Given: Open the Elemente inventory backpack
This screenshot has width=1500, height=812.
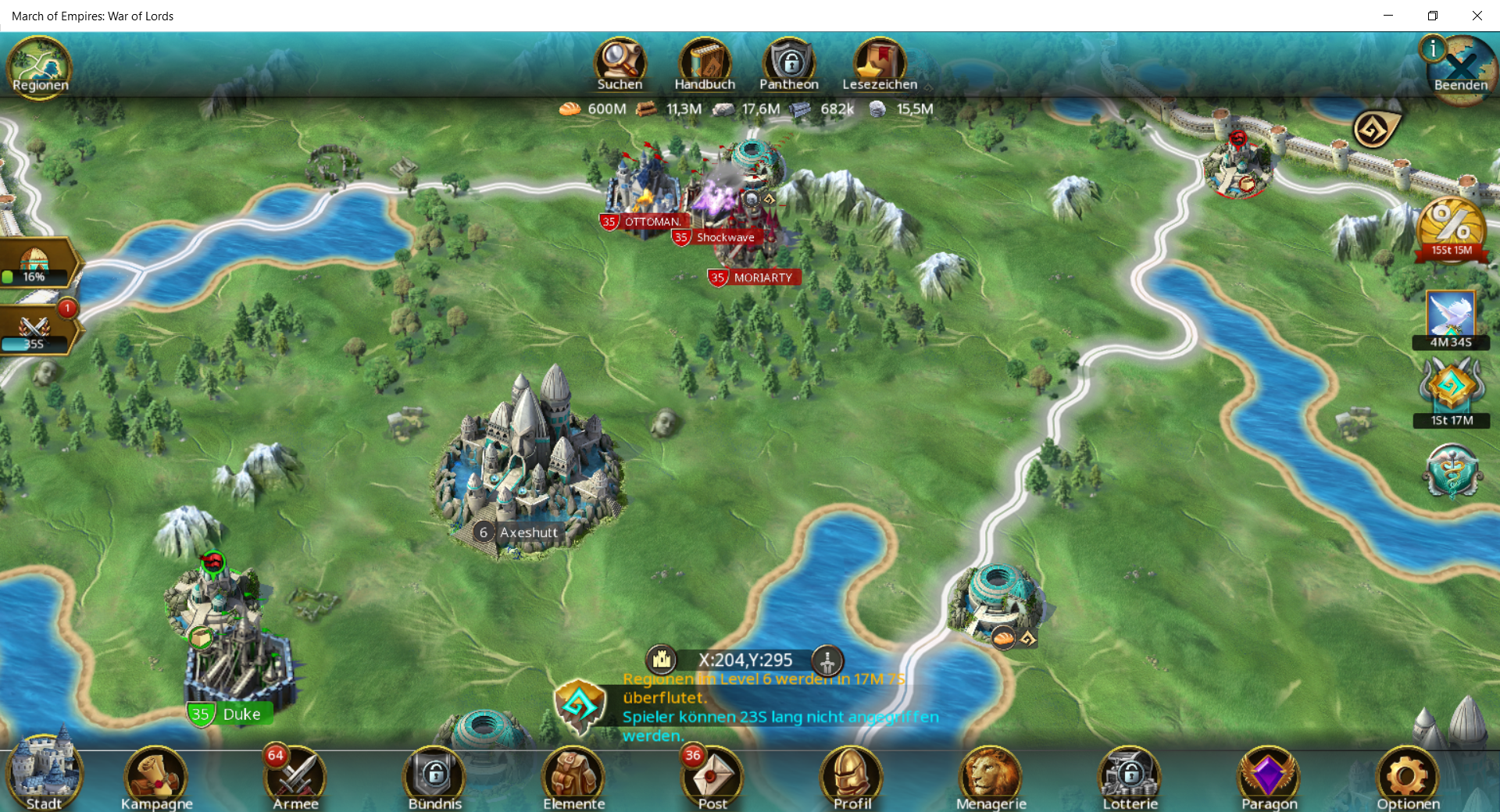Looking at the screenshot, I should click(574, 777).
